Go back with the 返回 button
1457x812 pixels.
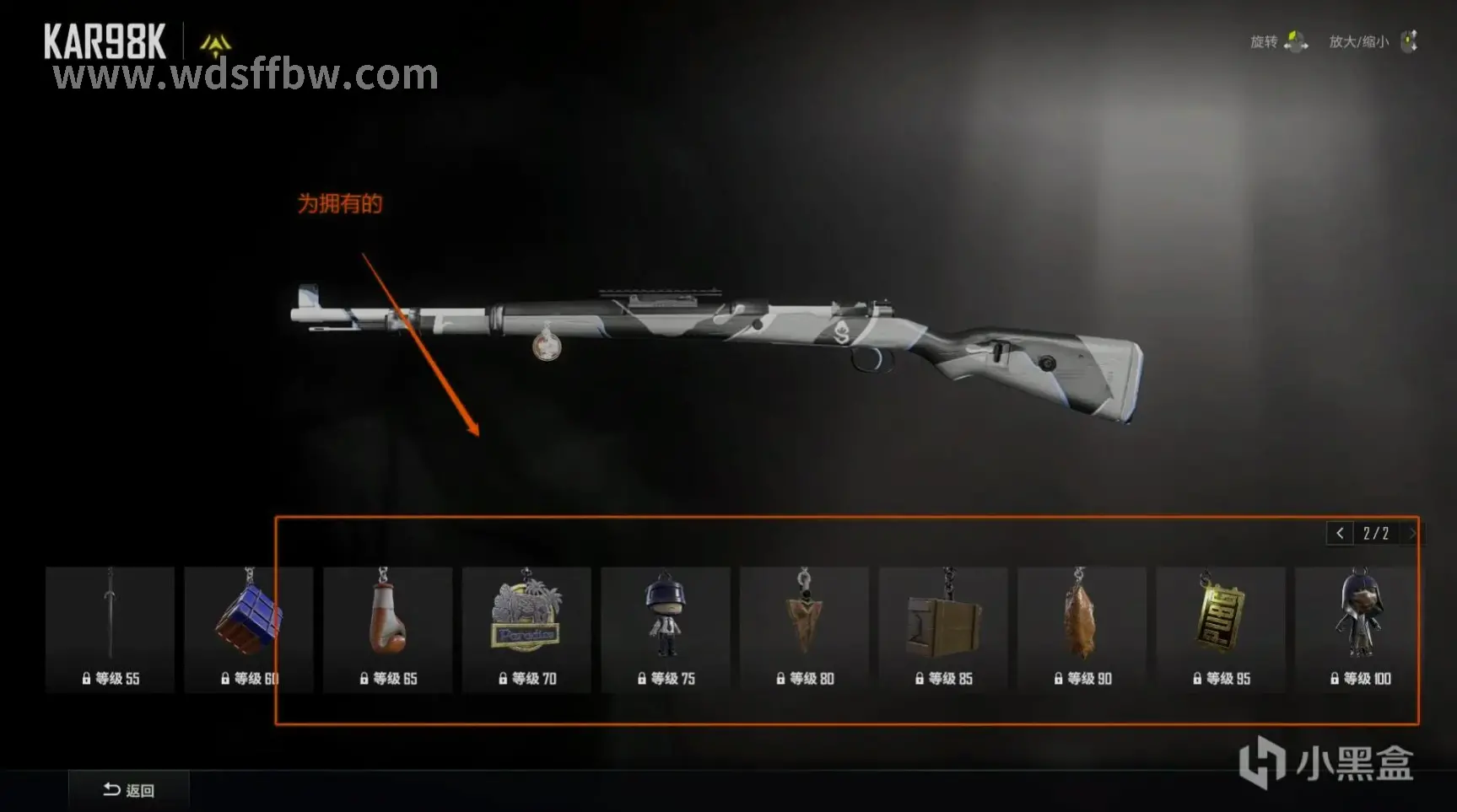(129, 790)
